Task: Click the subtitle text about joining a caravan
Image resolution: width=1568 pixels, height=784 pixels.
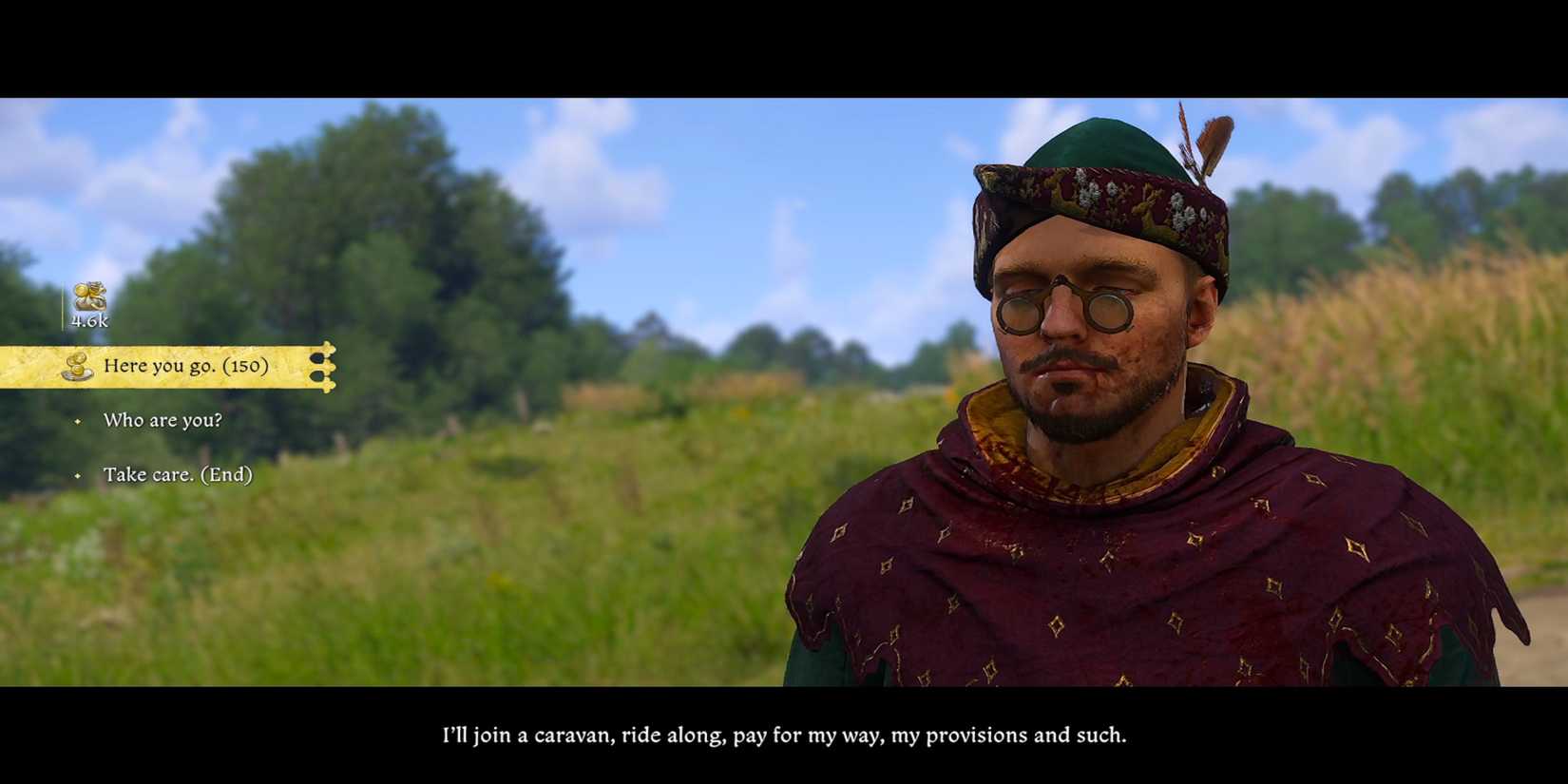Action: (783, 734)
